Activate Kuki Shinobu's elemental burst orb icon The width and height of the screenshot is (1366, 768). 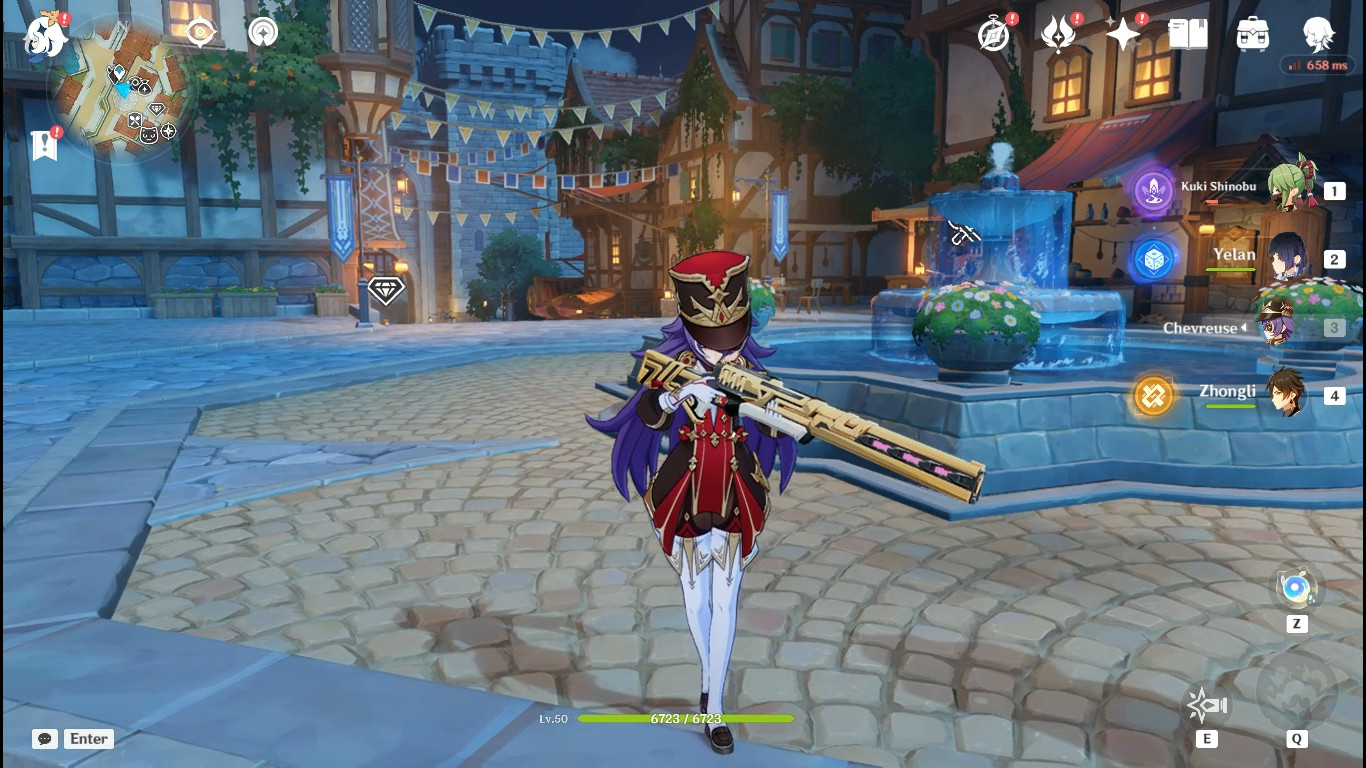coord(1152,190)
